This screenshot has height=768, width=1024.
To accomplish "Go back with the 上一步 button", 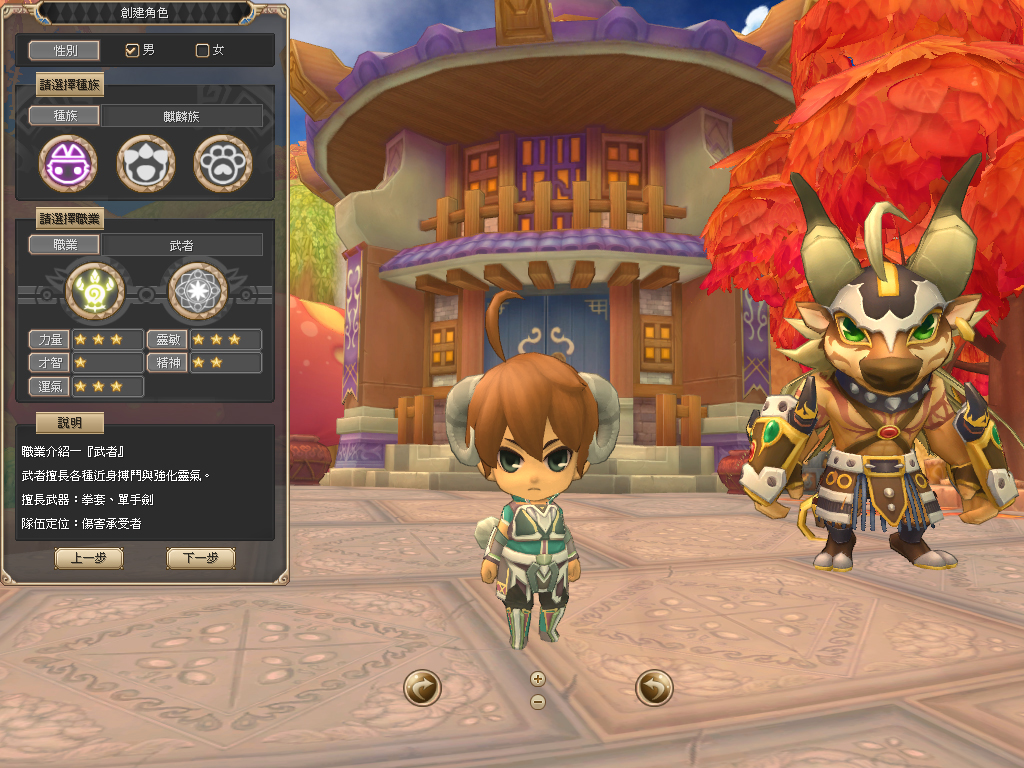I will point(89,558).
